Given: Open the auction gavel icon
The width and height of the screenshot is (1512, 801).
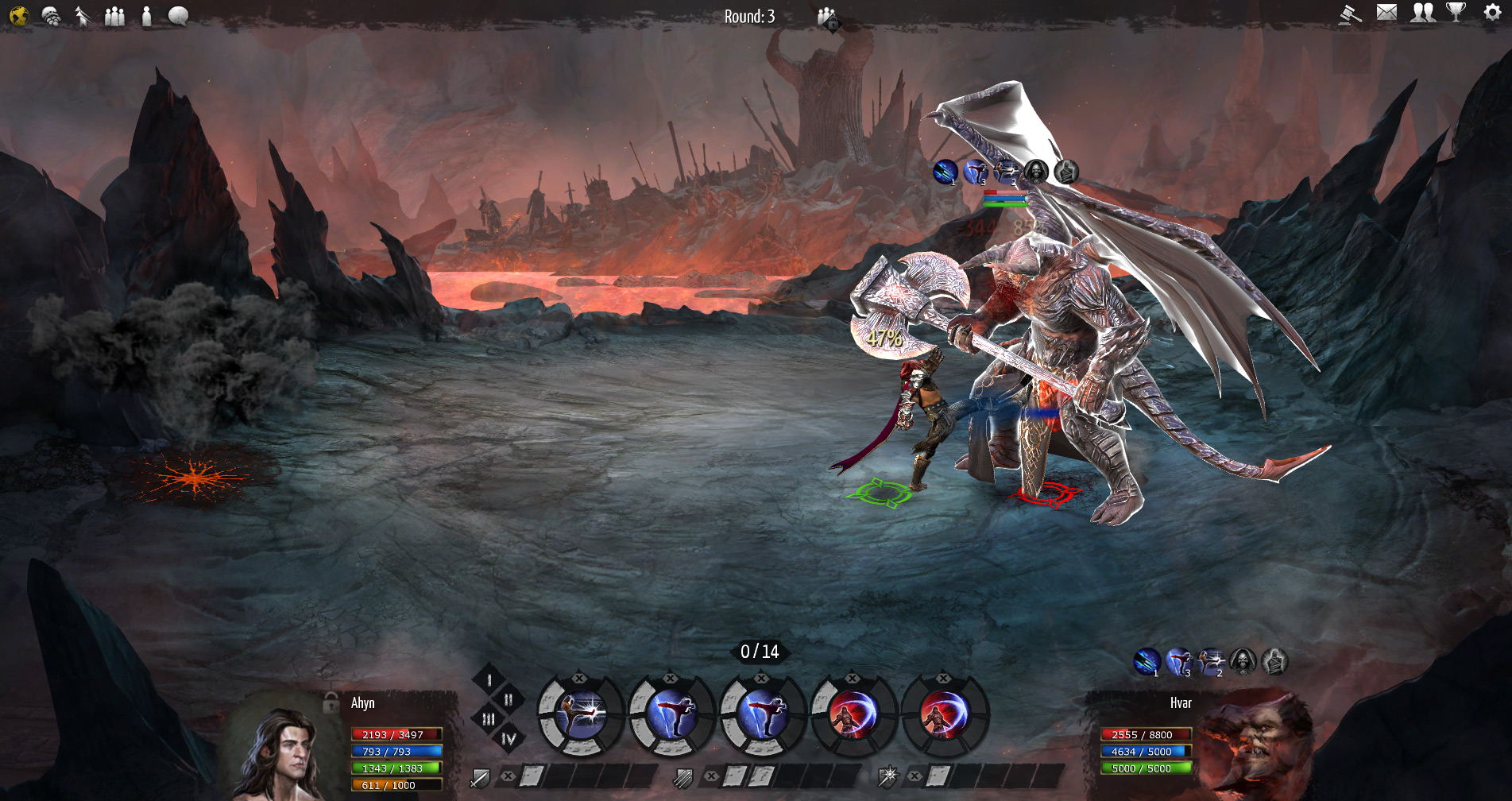Looking at the screenshot, I should 1350,14.
